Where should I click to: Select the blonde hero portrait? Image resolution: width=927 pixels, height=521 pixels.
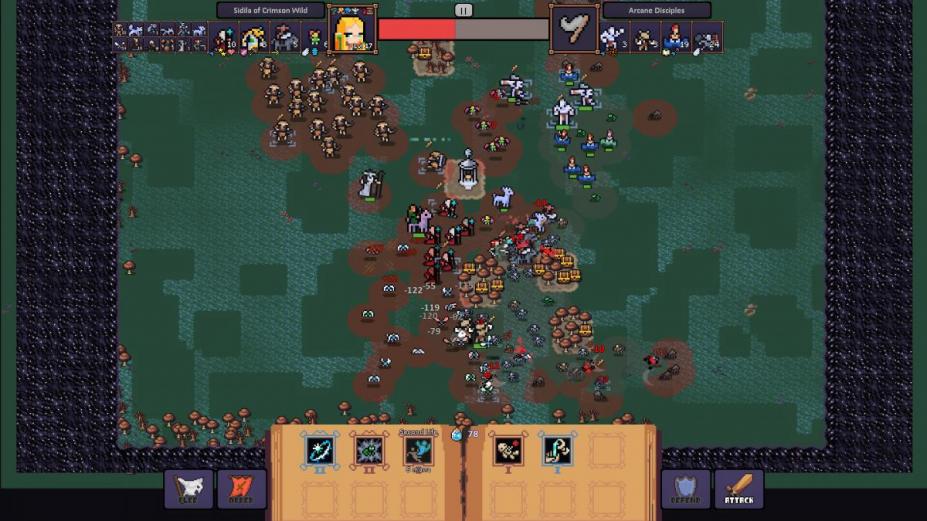[x=352, y=29]
